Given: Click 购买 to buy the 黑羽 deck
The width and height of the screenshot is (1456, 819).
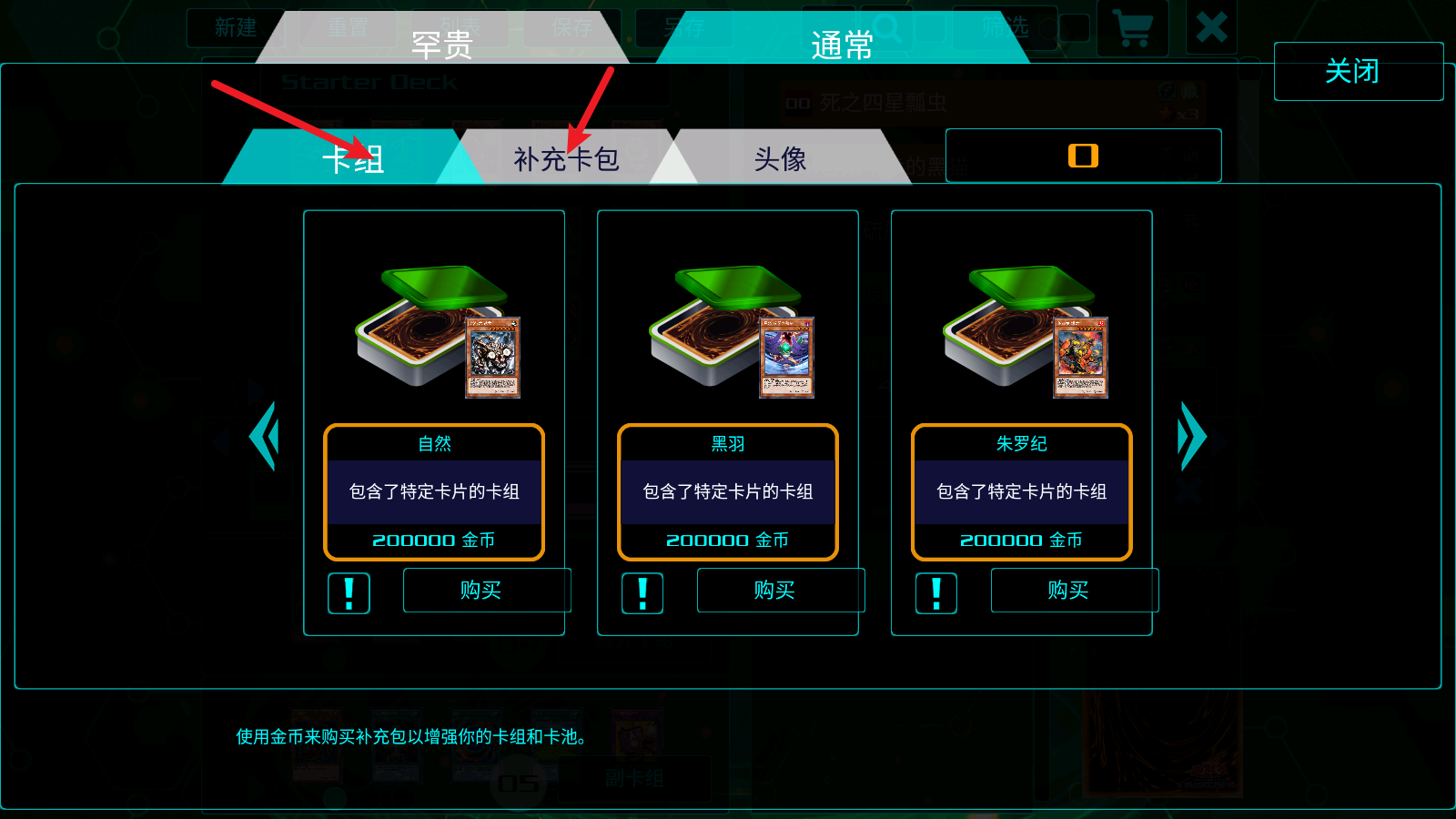Looking at the screenshot, I should click(780, 590).
